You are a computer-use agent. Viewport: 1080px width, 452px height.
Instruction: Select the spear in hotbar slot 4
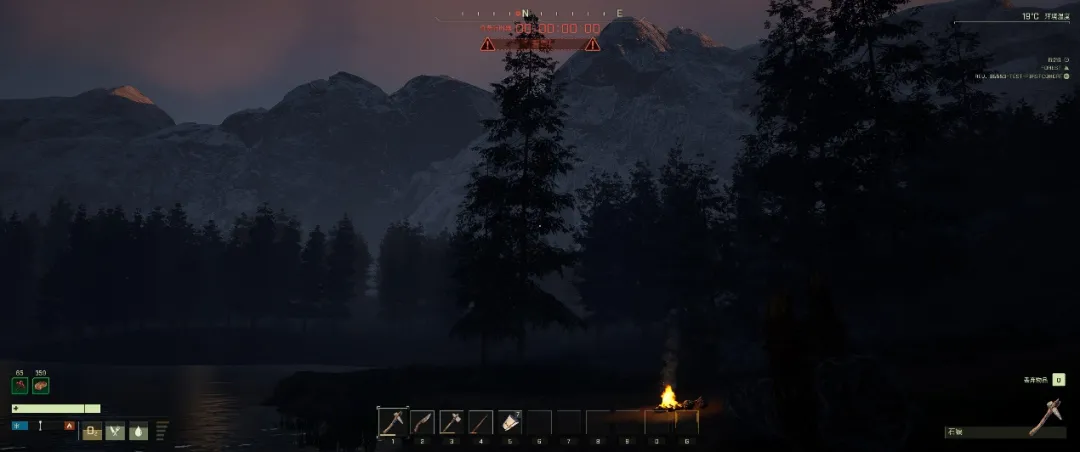481,422
